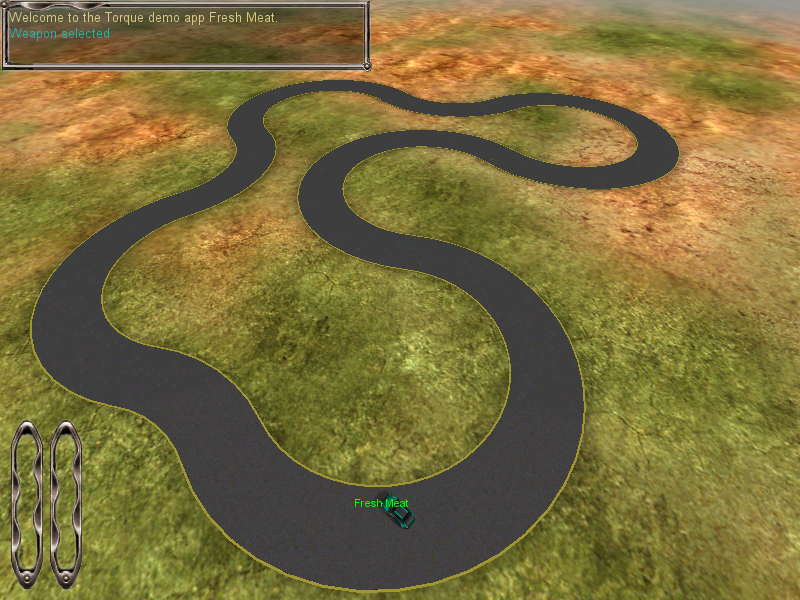Image resolution: width=800 pixels, height=600 pixels.
Task: Click the chat message window
Action: [x=185, y=37]
